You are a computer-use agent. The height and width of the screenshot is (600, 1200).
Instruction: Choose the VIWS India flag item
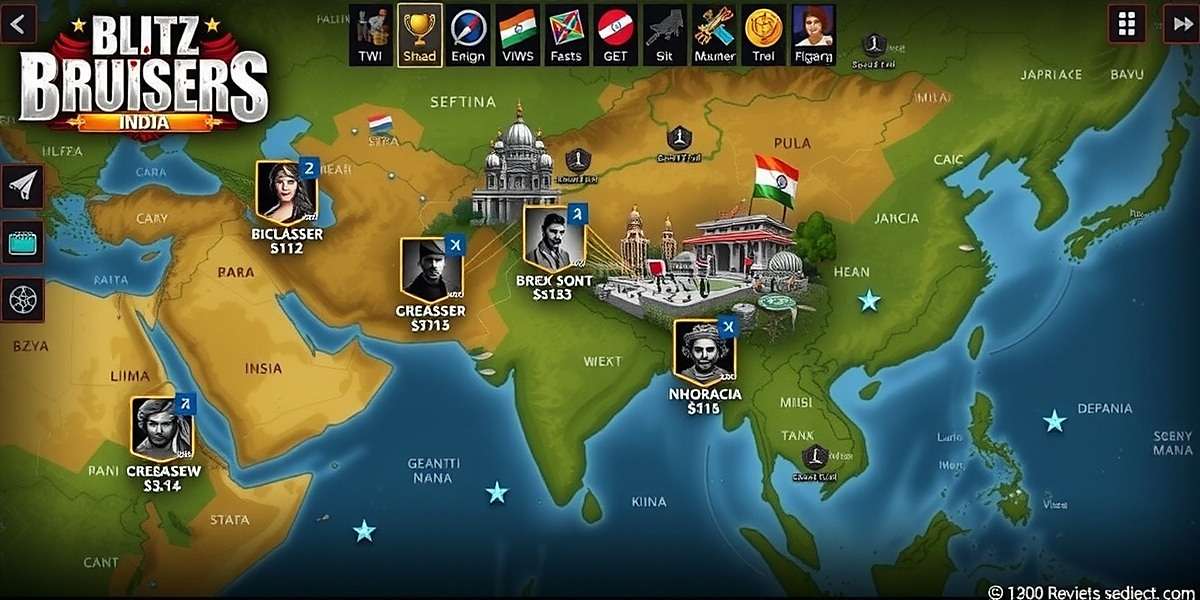[517, 34]
